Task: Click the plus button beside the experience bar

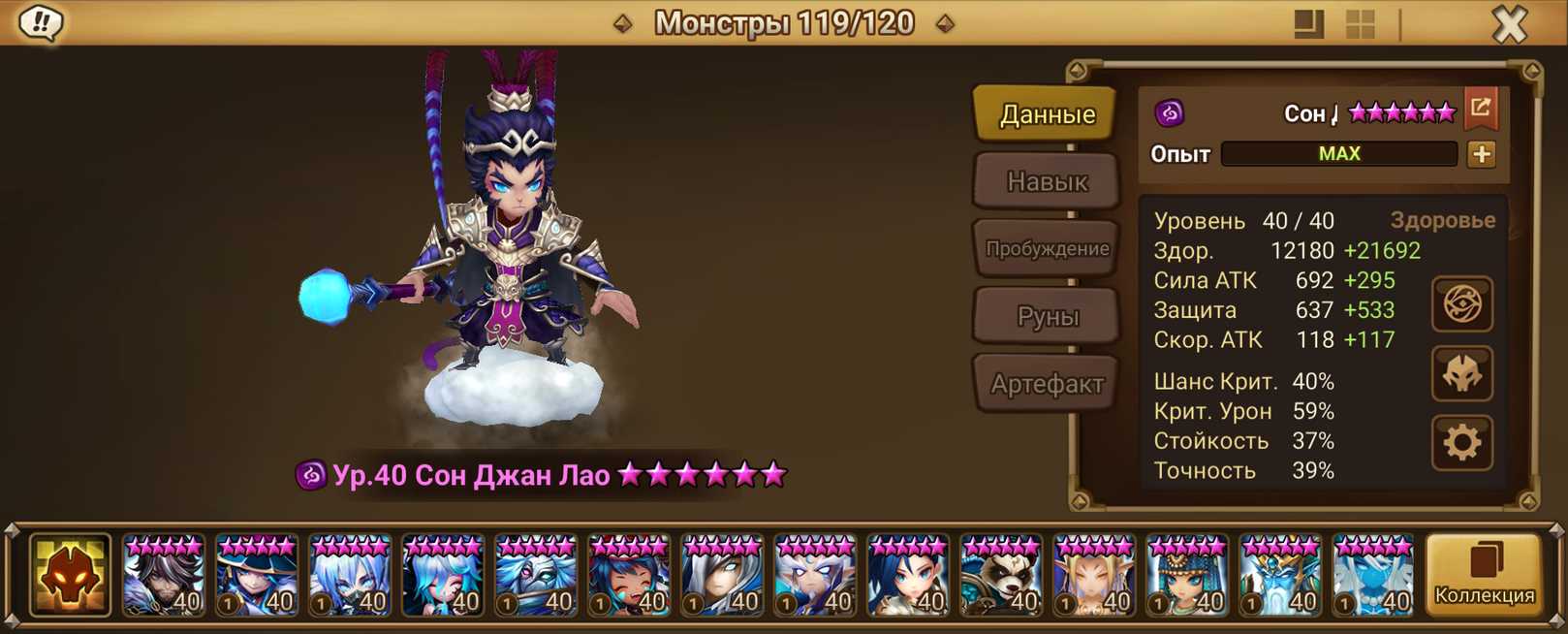Action: 1481,154
